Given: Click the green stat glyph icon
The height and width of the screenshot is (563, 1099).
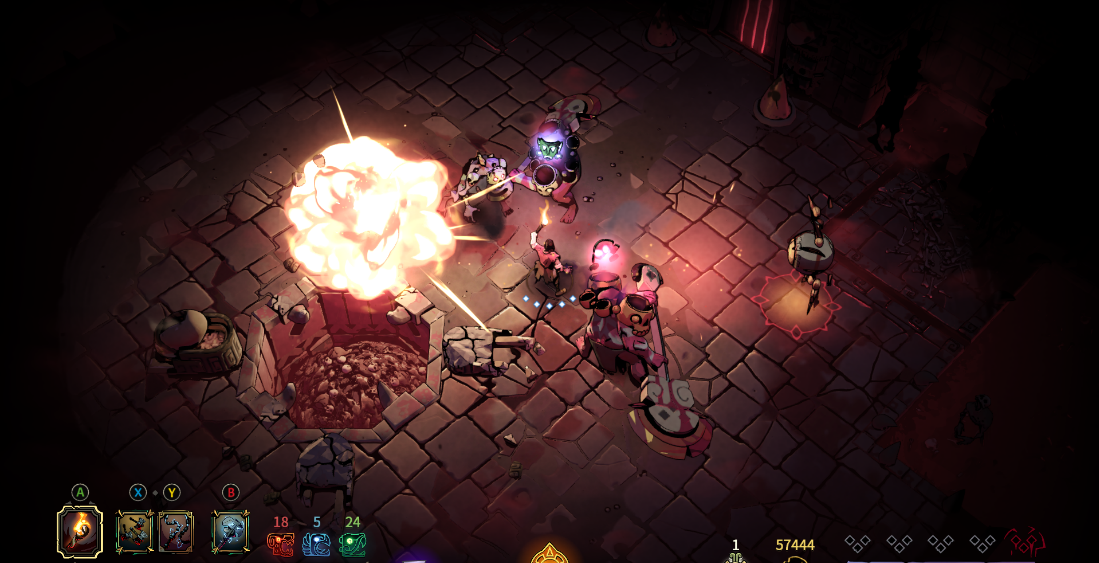Looking at the screenshot, I should (352, 544).
